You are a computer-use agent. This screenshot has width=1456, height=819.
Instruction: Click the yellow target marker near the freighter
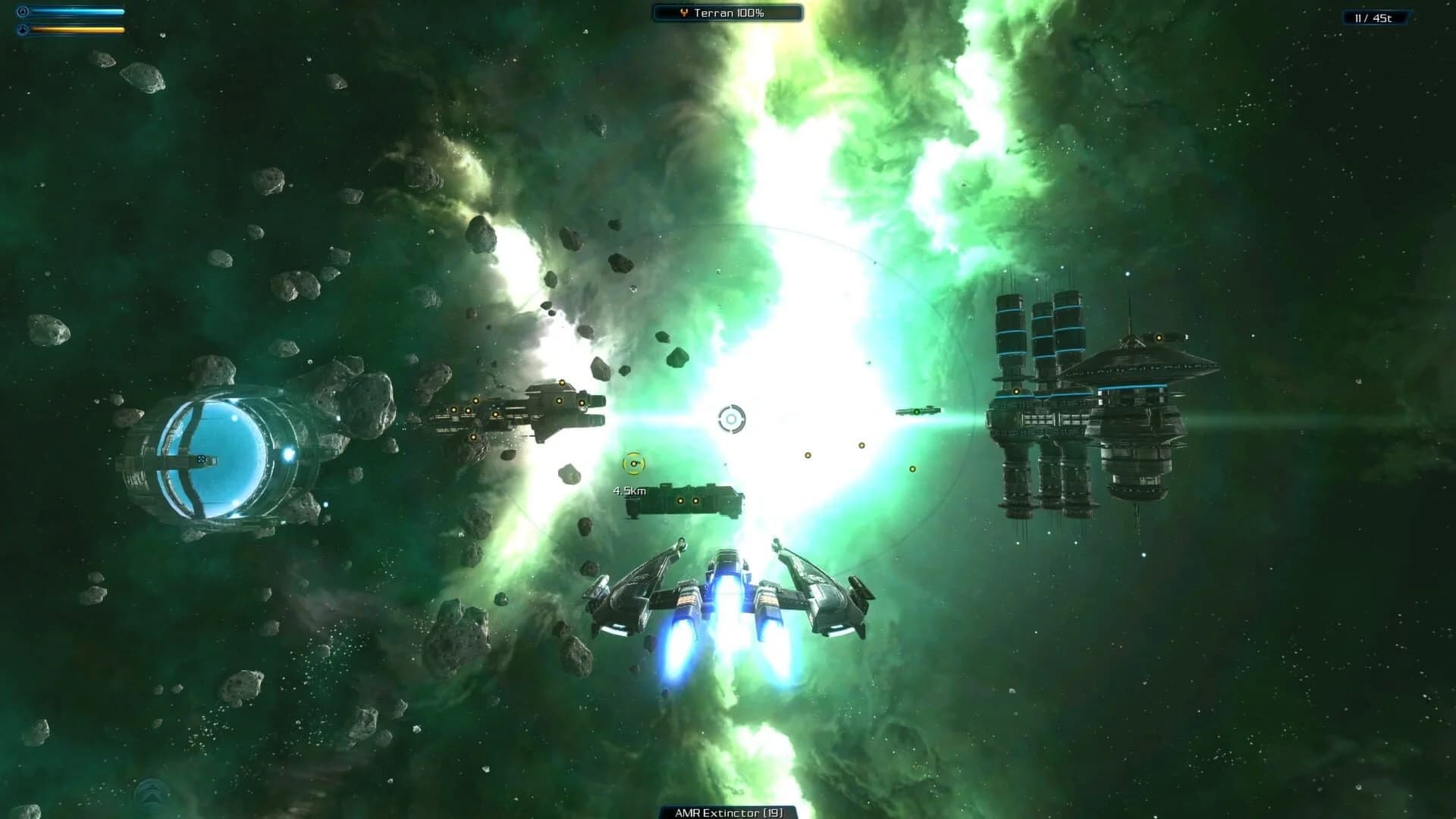[x=633, y=463]
